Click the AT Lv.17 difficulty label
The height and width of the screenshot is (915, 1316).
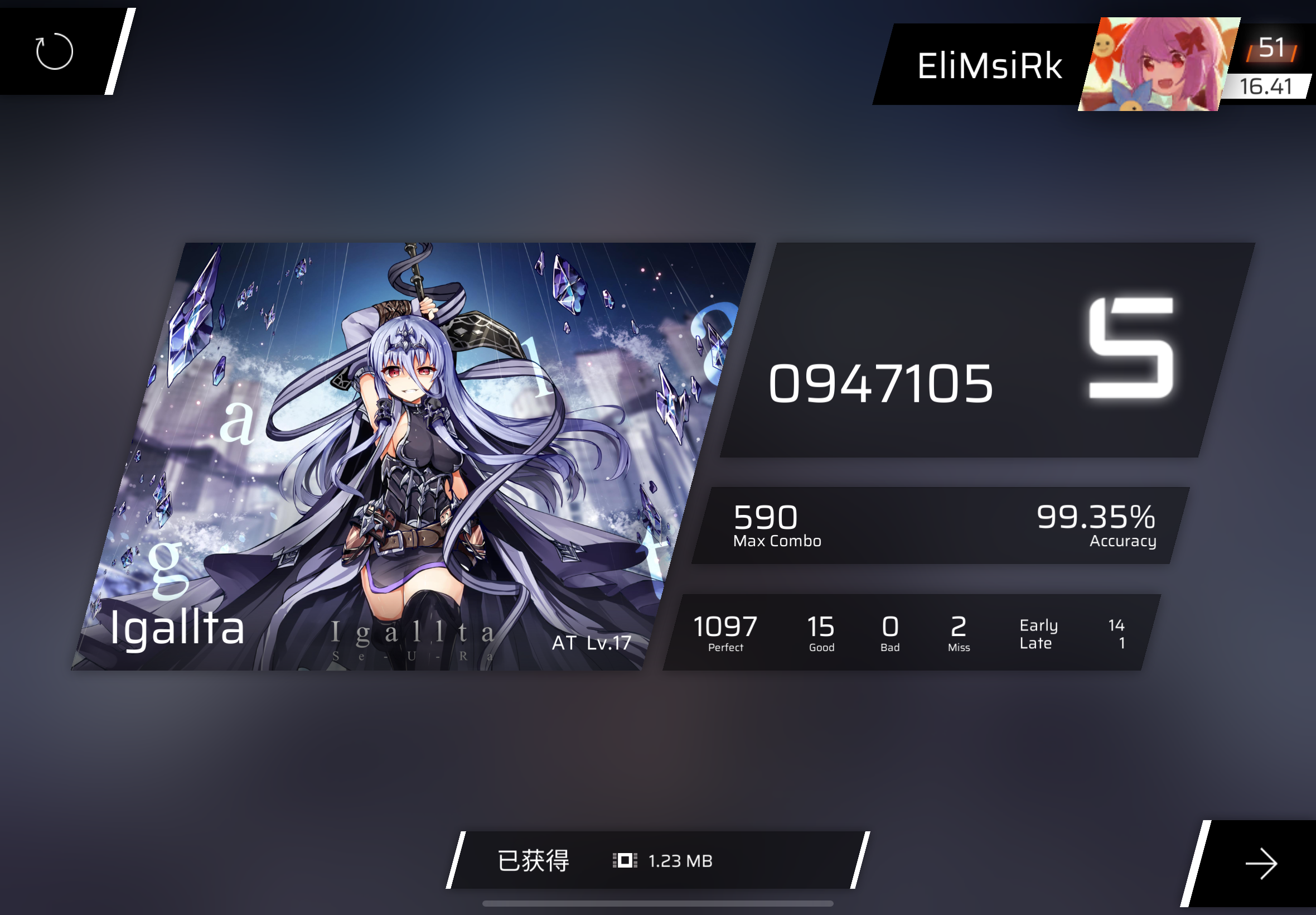point(590,643)
